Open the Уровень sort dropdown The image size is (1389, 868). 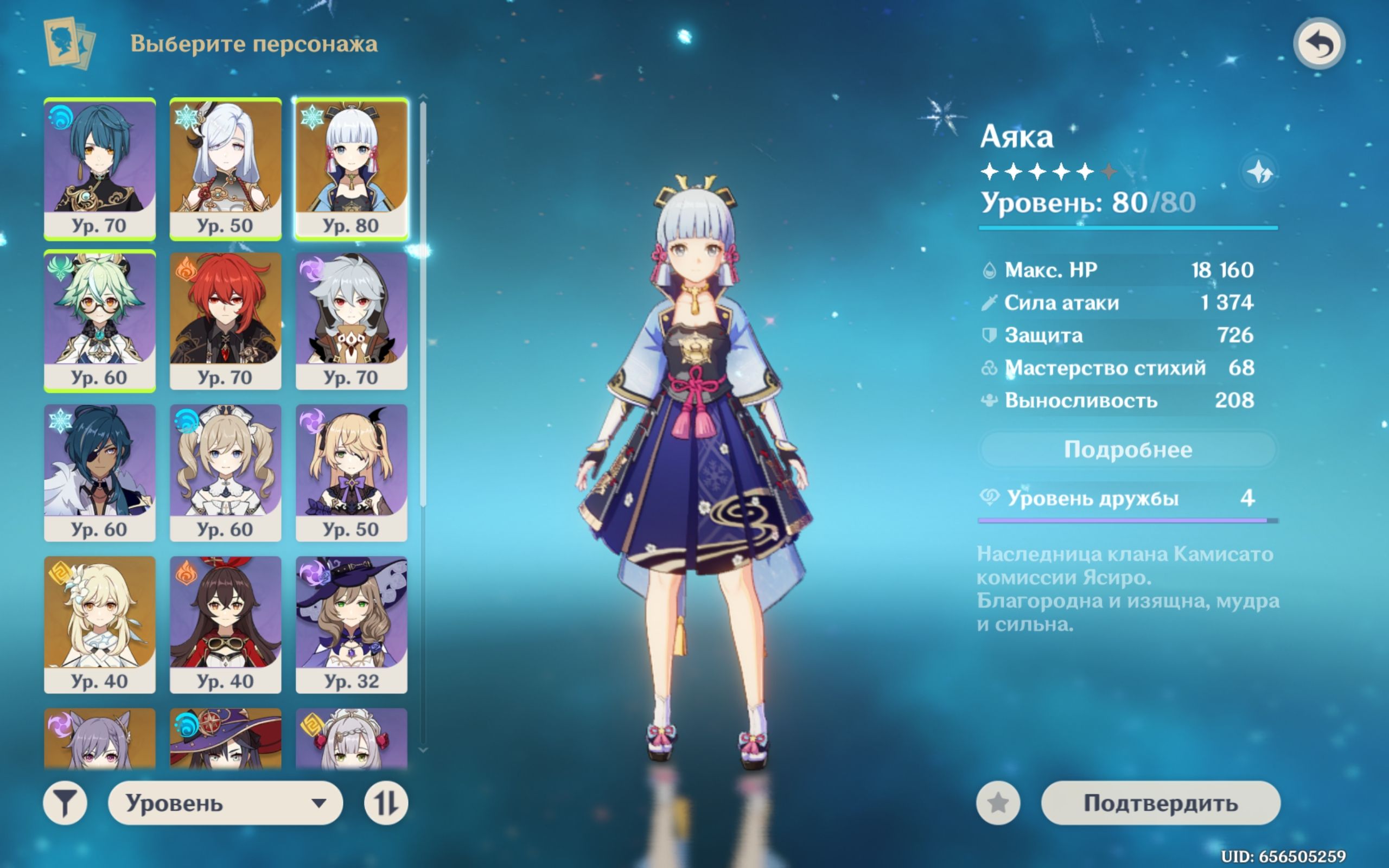click(225, 802)
